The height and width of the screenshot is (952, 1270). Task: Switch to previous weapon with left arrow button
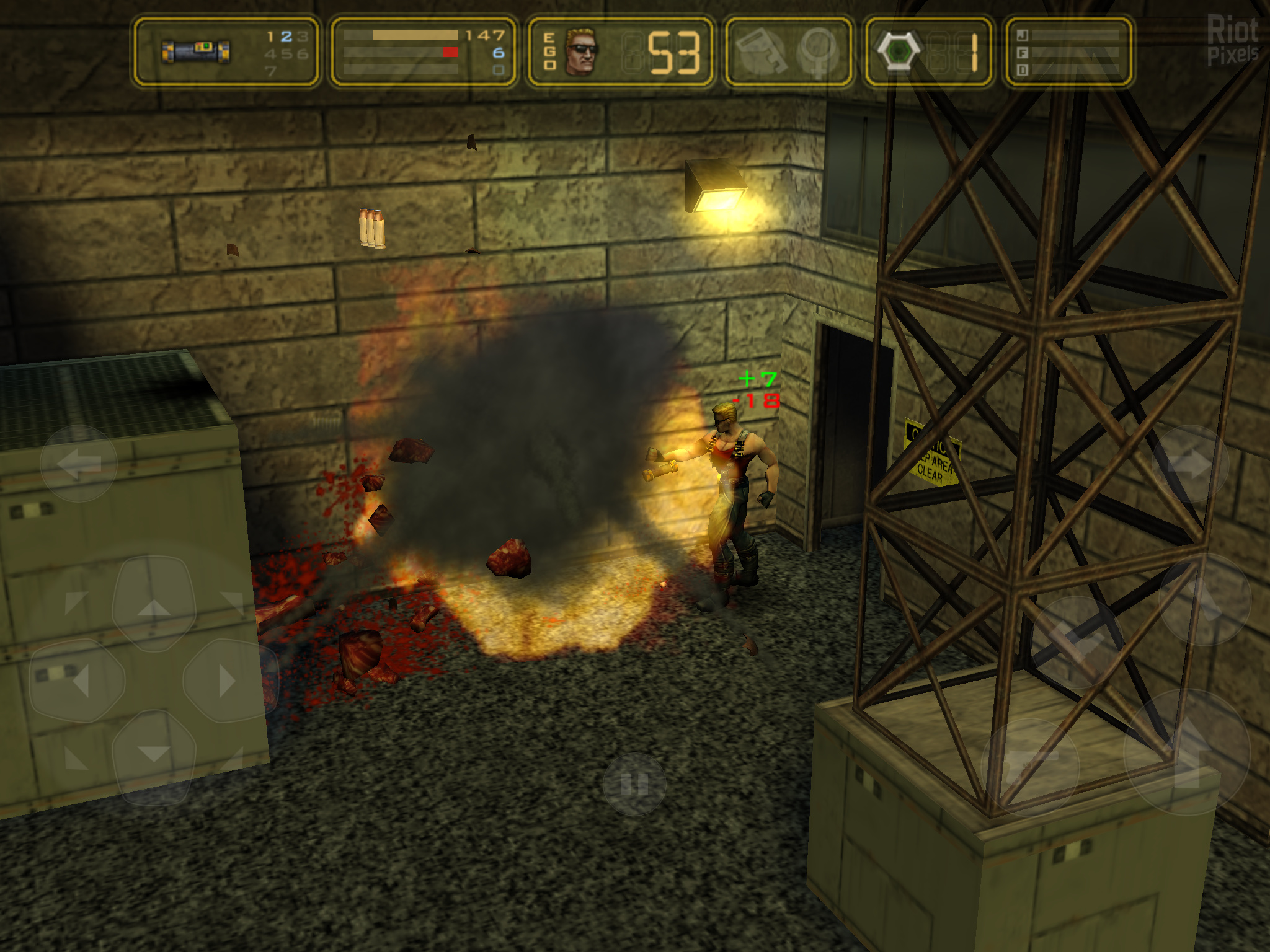tap(79, 463)
